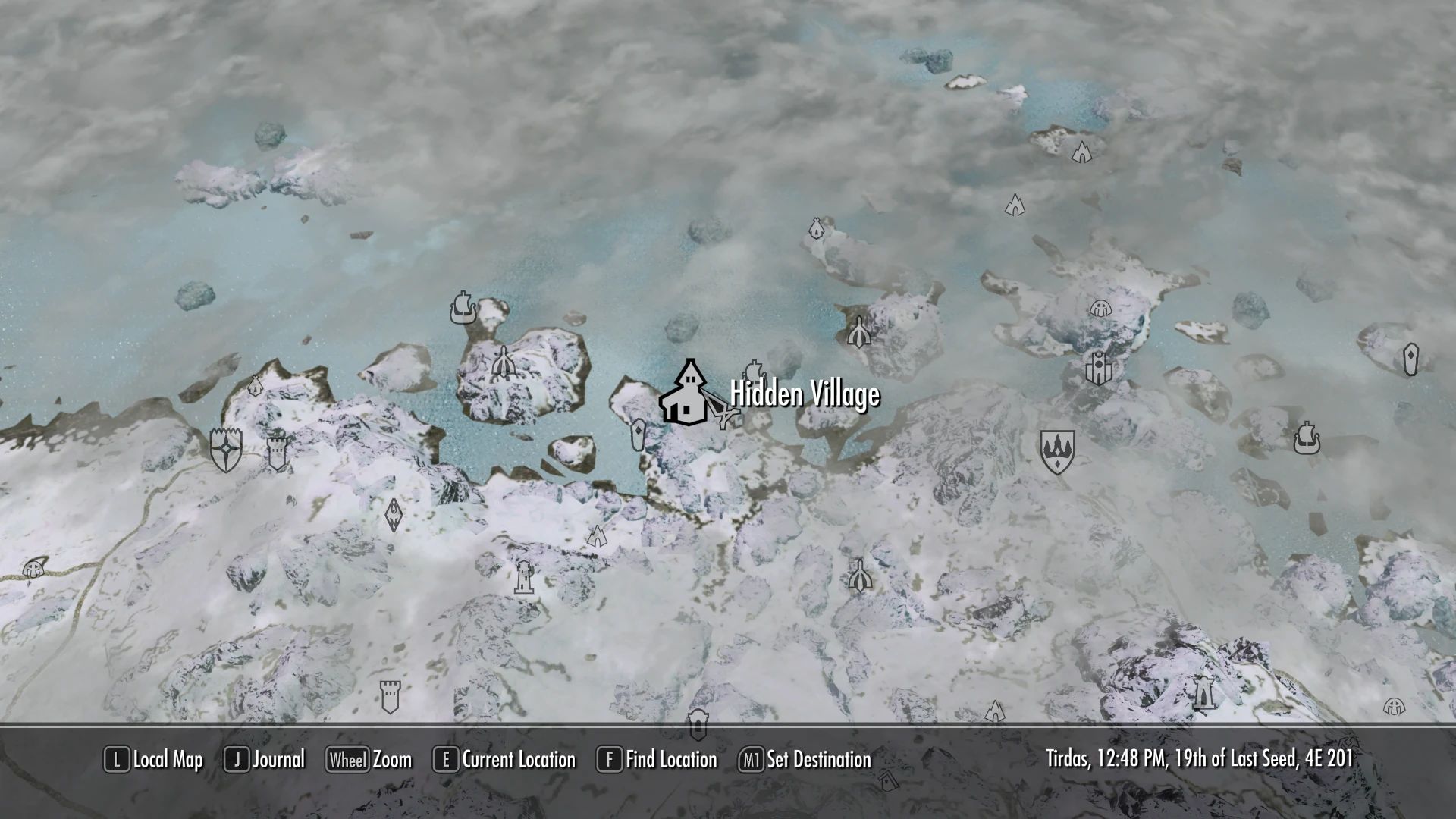Activate the Find Location option
The image size is (1456, 819).
[657, 759]
